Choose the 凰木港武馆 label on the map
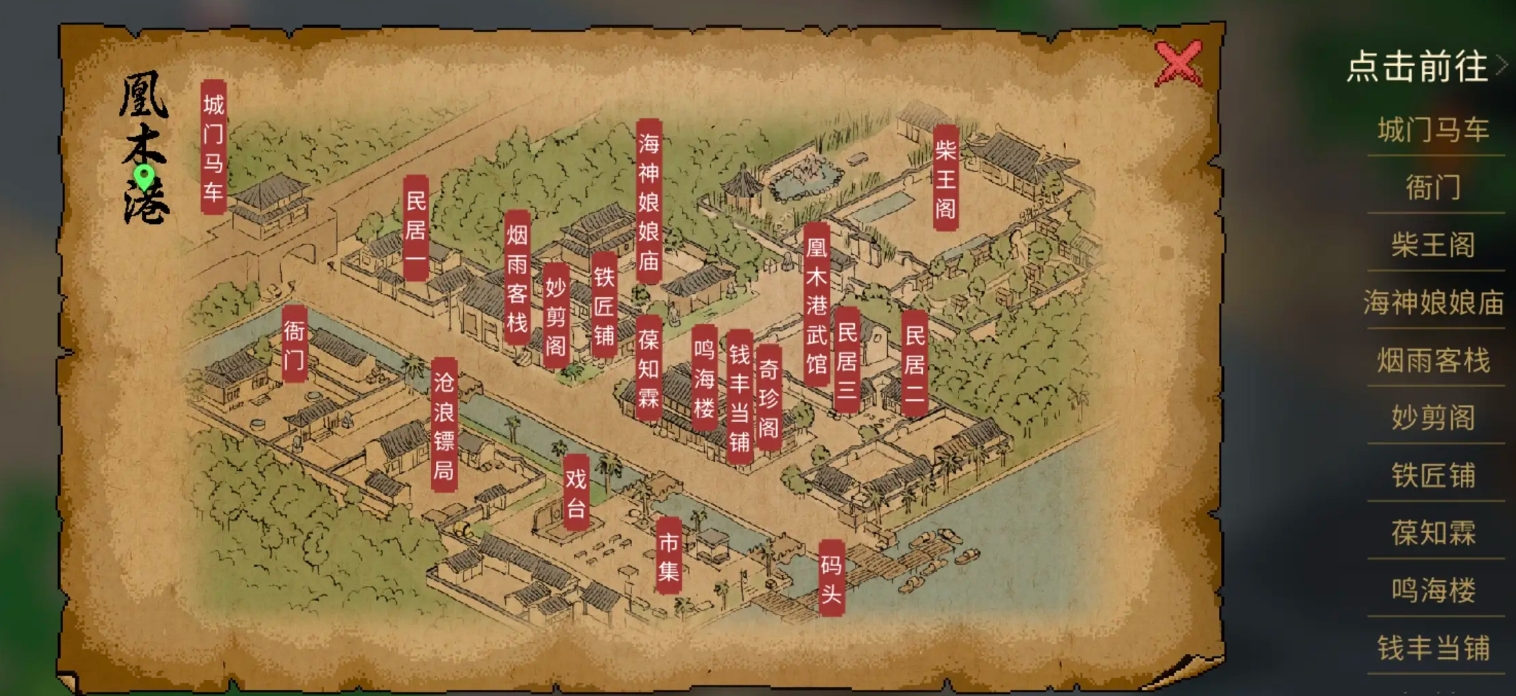Image resolution: width=1516 pixels, height=696 pixels. [817, 304]
